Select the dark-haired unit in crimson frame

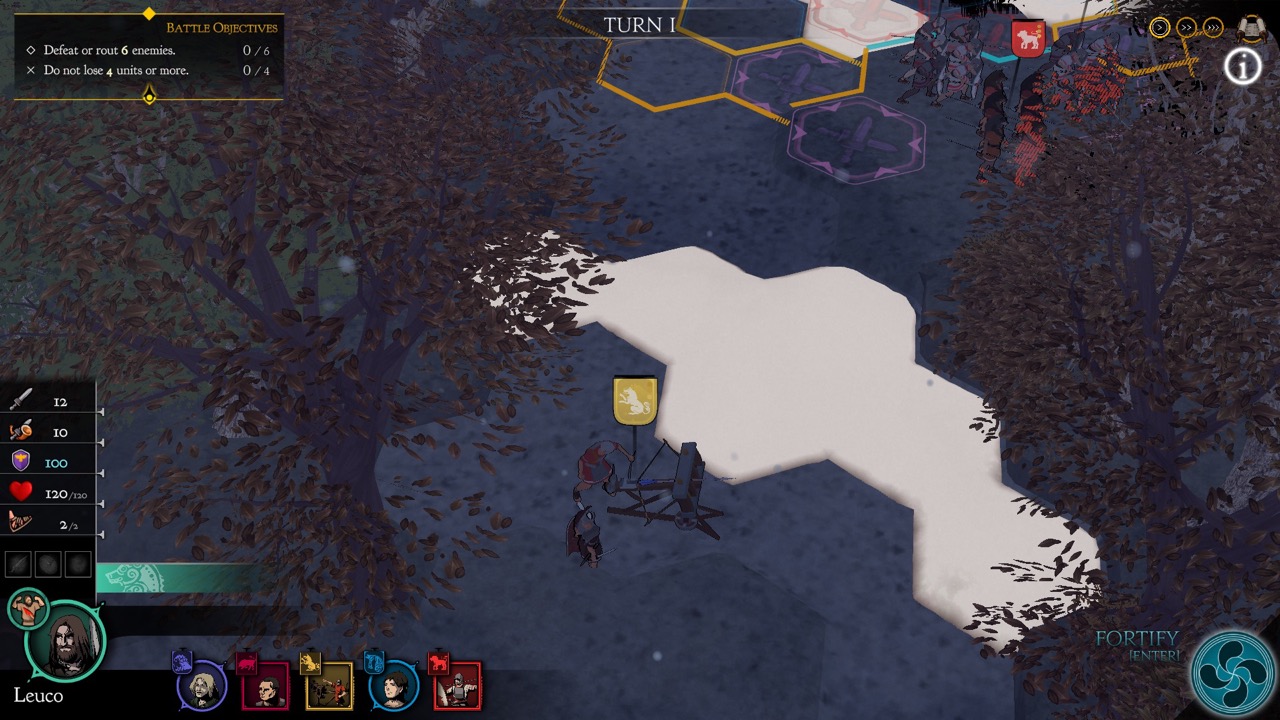(265, 687)
